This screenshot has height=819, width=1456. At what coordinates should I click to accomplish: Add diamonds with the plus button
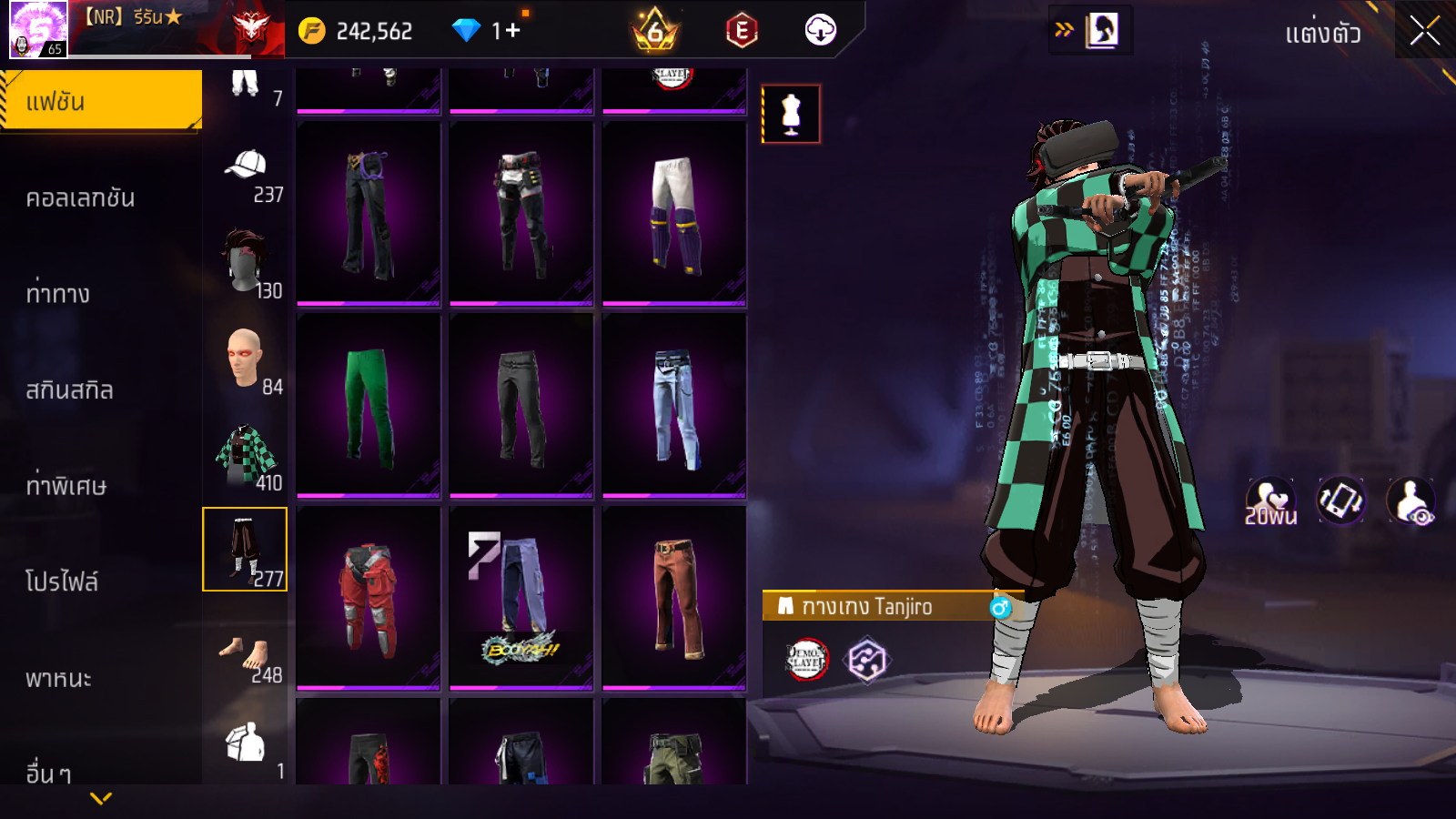(512, 31)
